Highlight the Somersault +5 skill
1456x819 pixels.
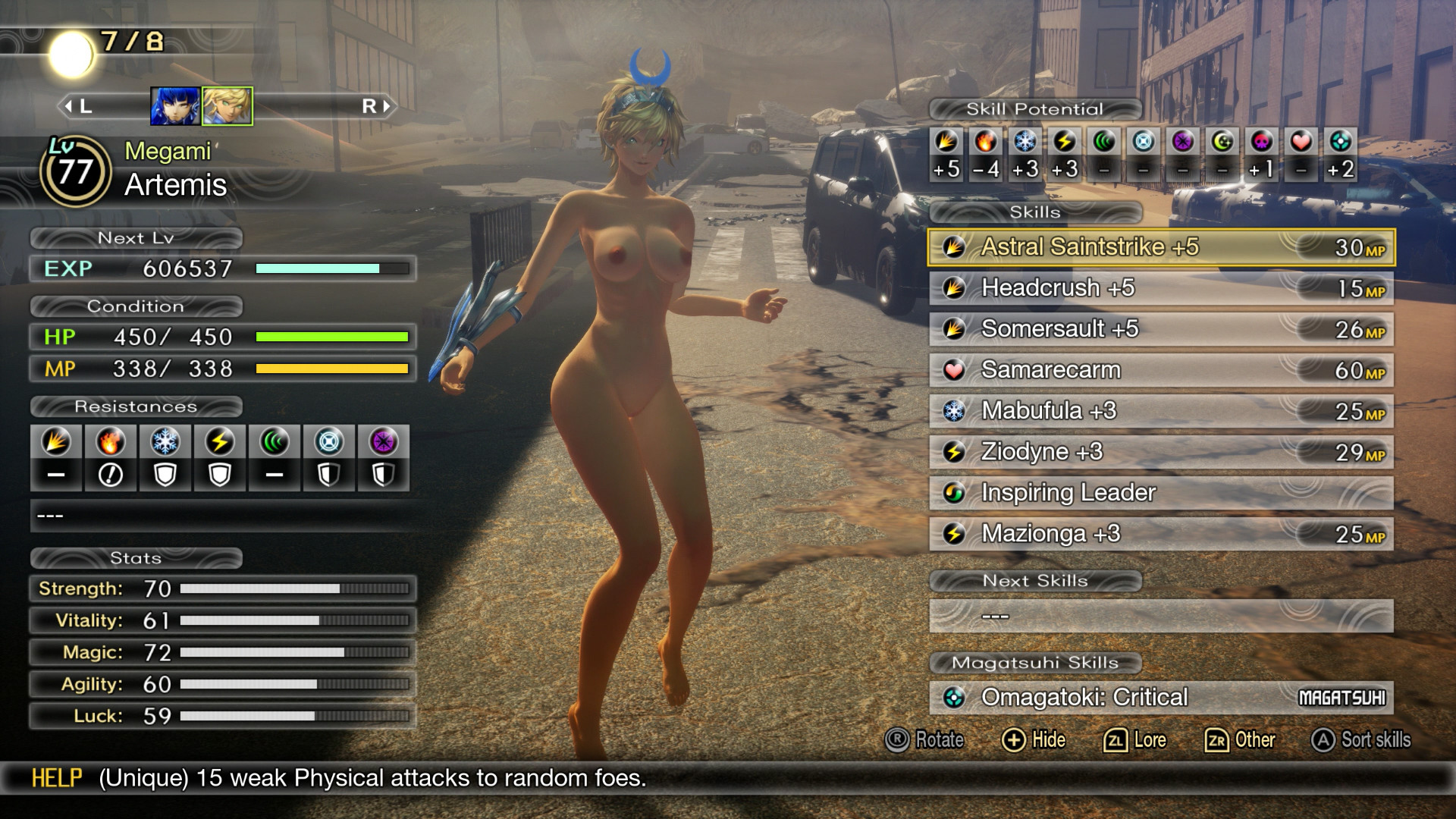click(1160, 329)
